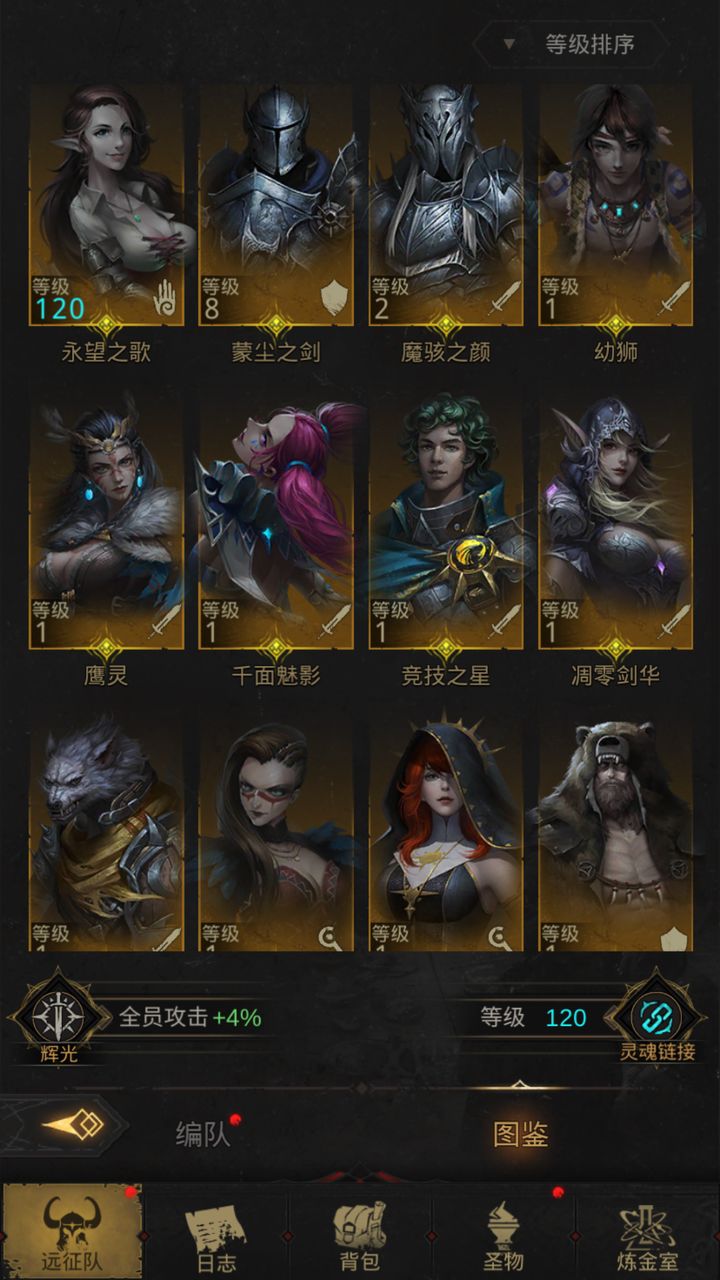Switch to the 编队 tab
This screenshot has height=1280, width=720.
coord(203,1134)
